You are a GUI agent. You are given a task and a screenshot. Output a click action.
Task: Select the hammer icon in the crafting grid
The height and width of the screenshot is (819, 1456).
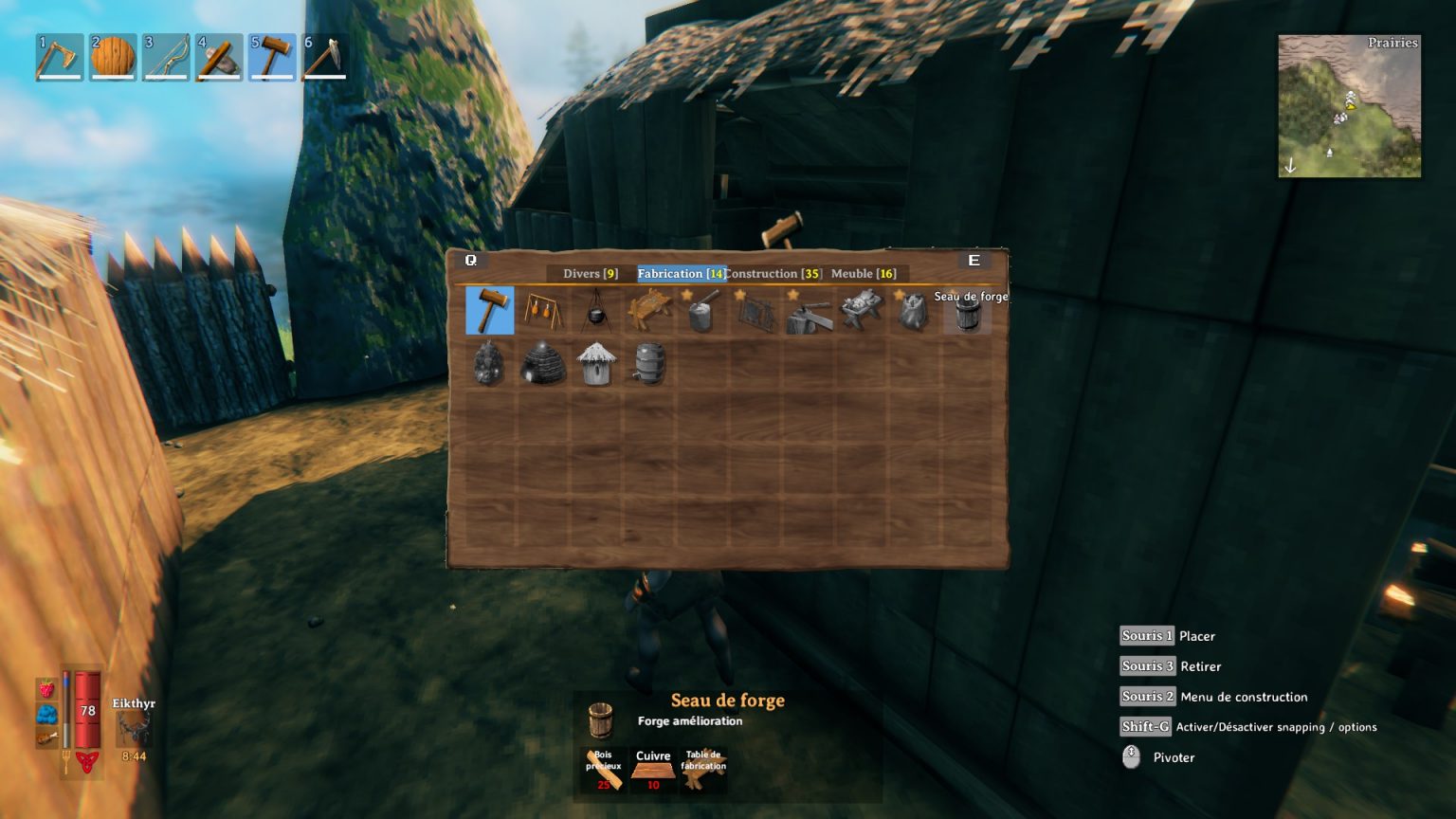[x=489, y=311]
